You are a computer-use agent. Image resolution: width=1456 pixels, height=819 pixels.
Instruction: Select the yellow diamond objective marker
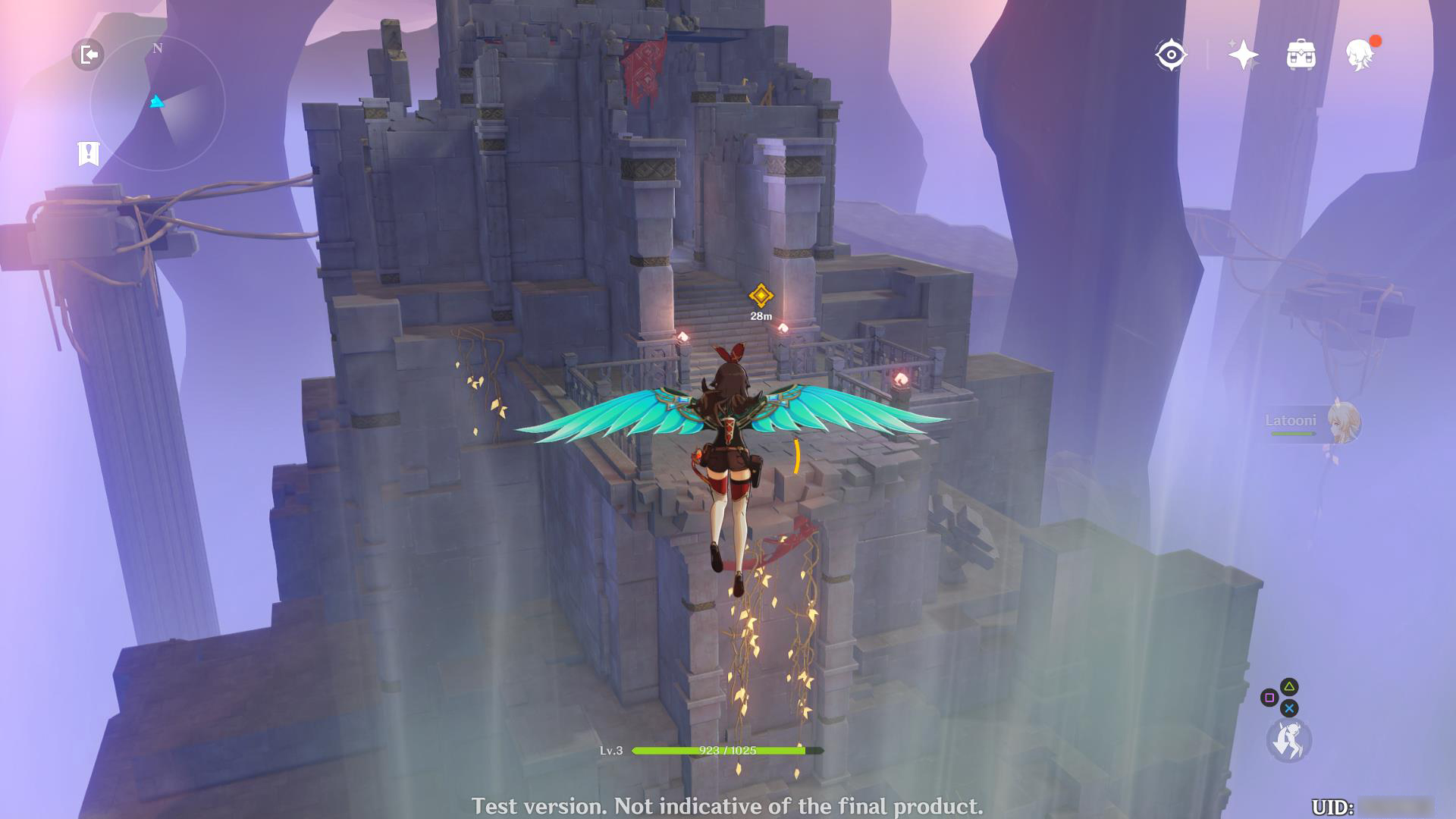761,295
